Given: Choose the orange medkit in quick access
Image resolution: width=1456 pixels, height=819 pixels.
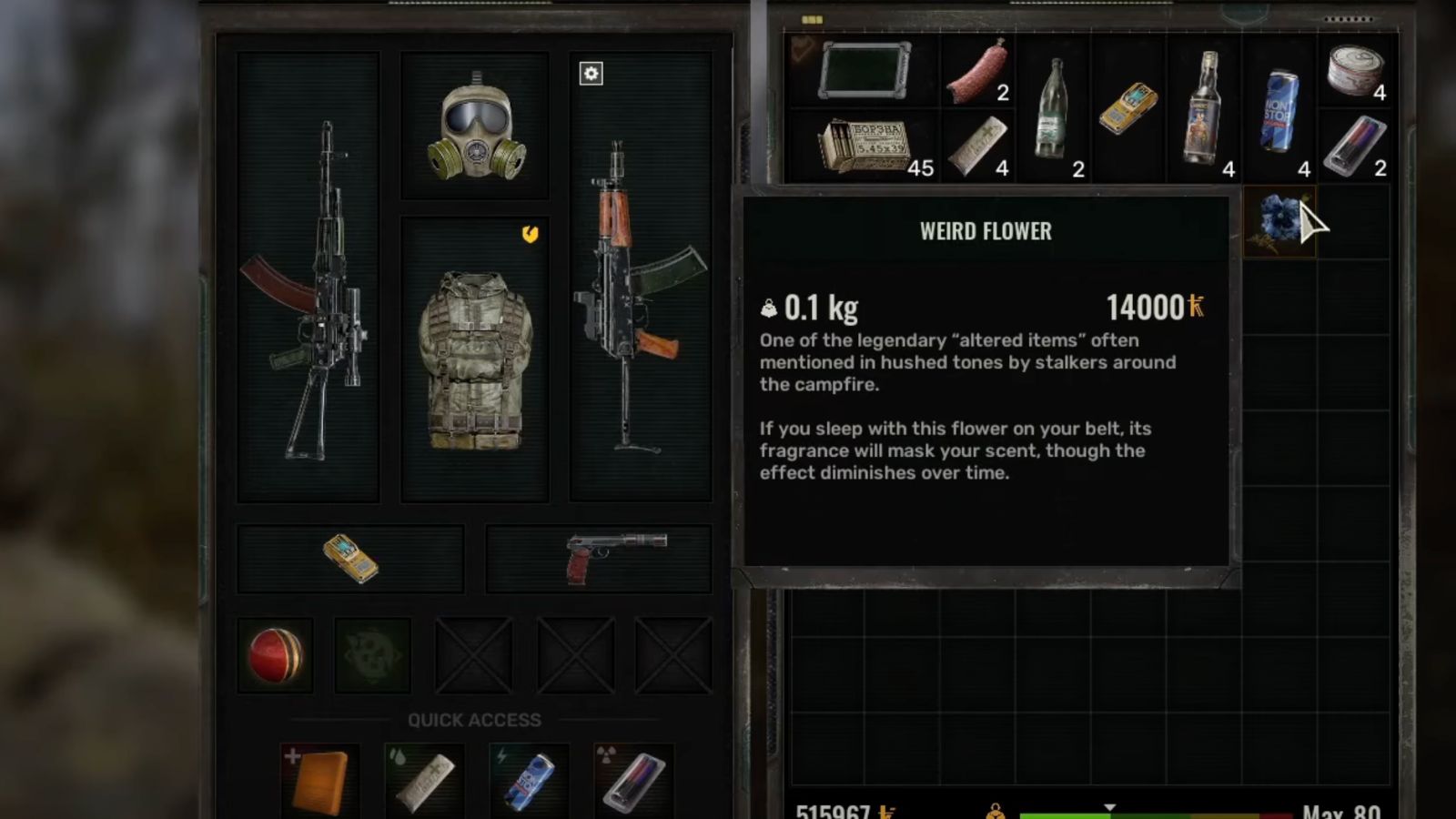Looking at the screenshot, I should coord(318,781).
